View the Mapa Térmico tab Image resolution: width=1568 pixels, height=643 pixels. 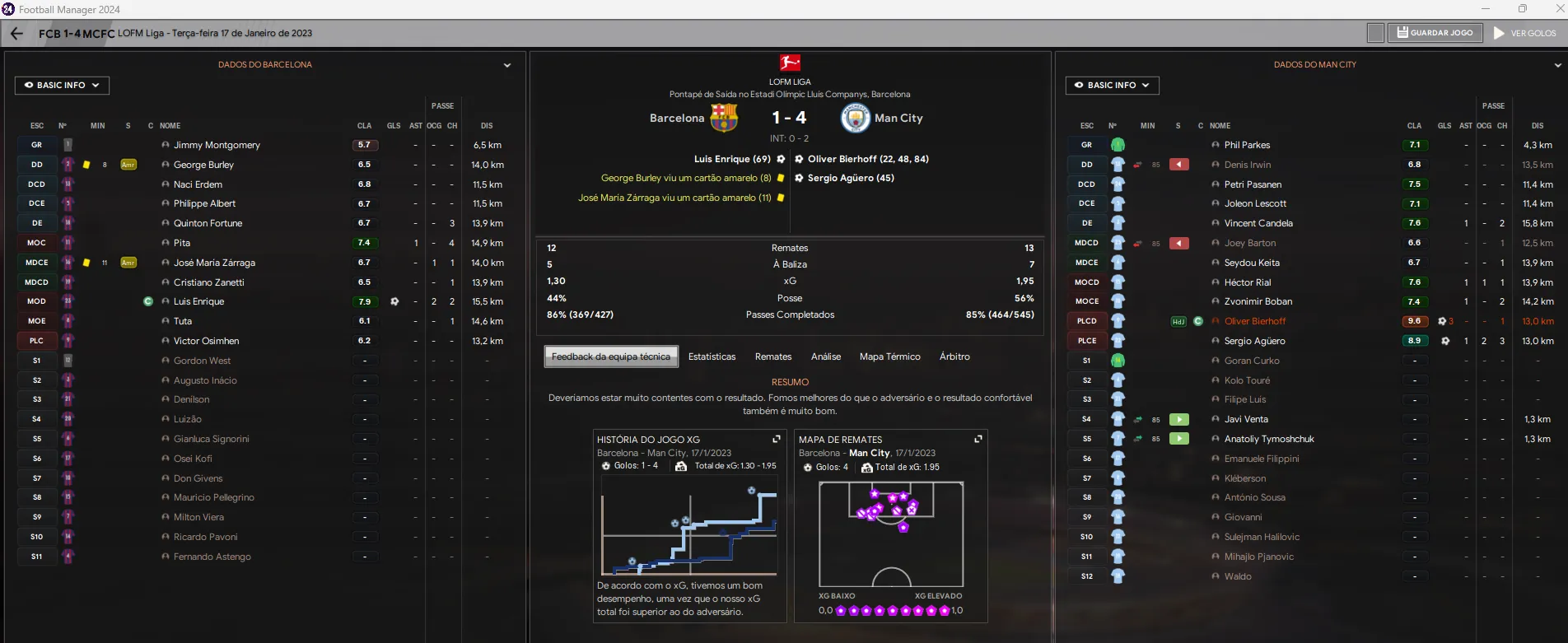889,356
